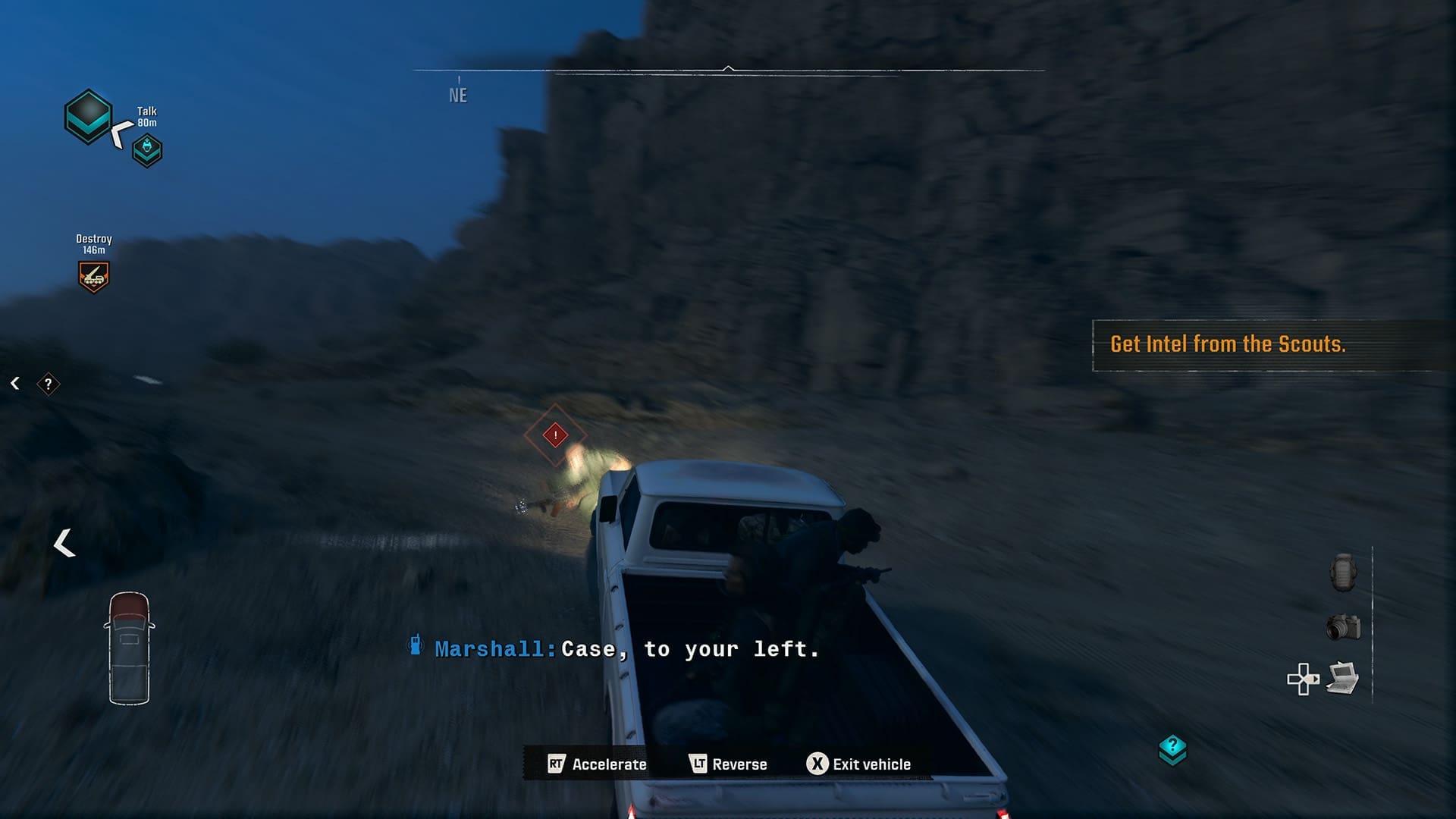Screen dimensions: 1456x819
Task: Toggle the question mark diamond indicator
Action: coord(49,384)
